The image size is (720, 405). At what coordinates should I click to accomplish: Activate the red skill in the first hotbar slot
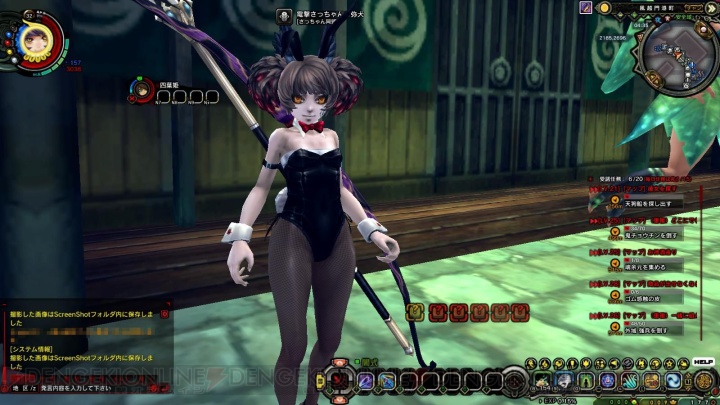click(341, 380)
